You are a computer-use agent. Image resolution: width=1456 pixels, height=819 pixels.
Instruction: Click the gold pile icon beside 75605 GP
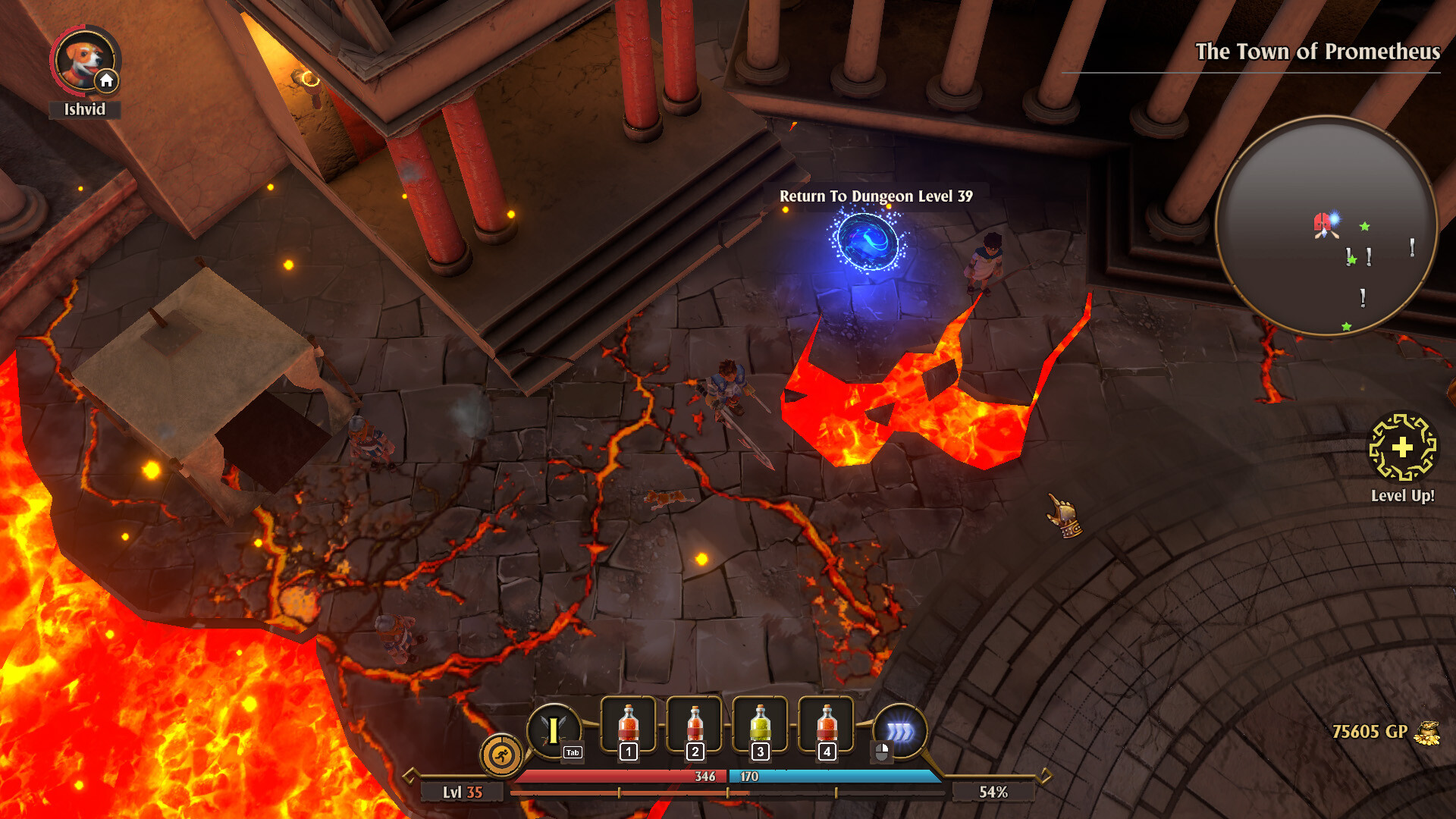click(1426, 733)
